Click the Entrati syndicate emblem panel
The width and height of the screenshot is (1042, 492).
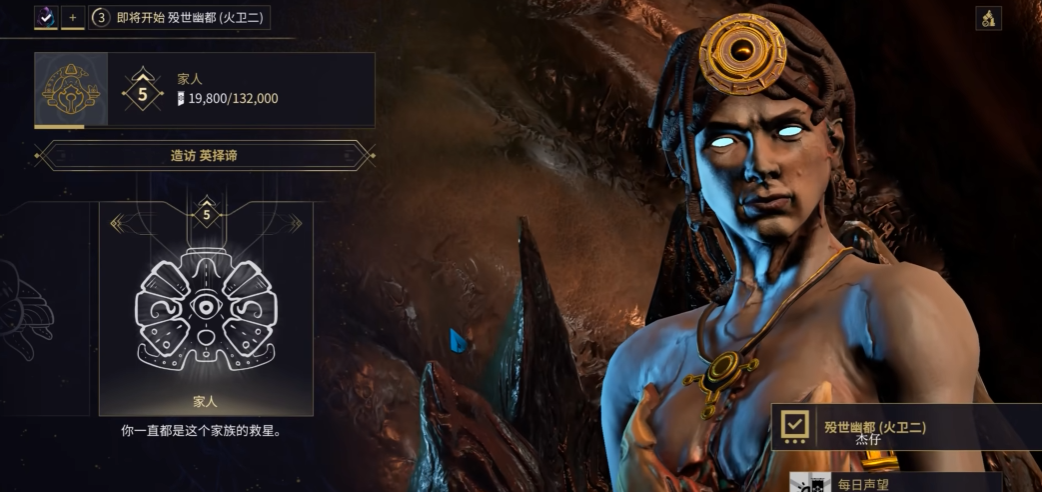(x=68, y=90)
